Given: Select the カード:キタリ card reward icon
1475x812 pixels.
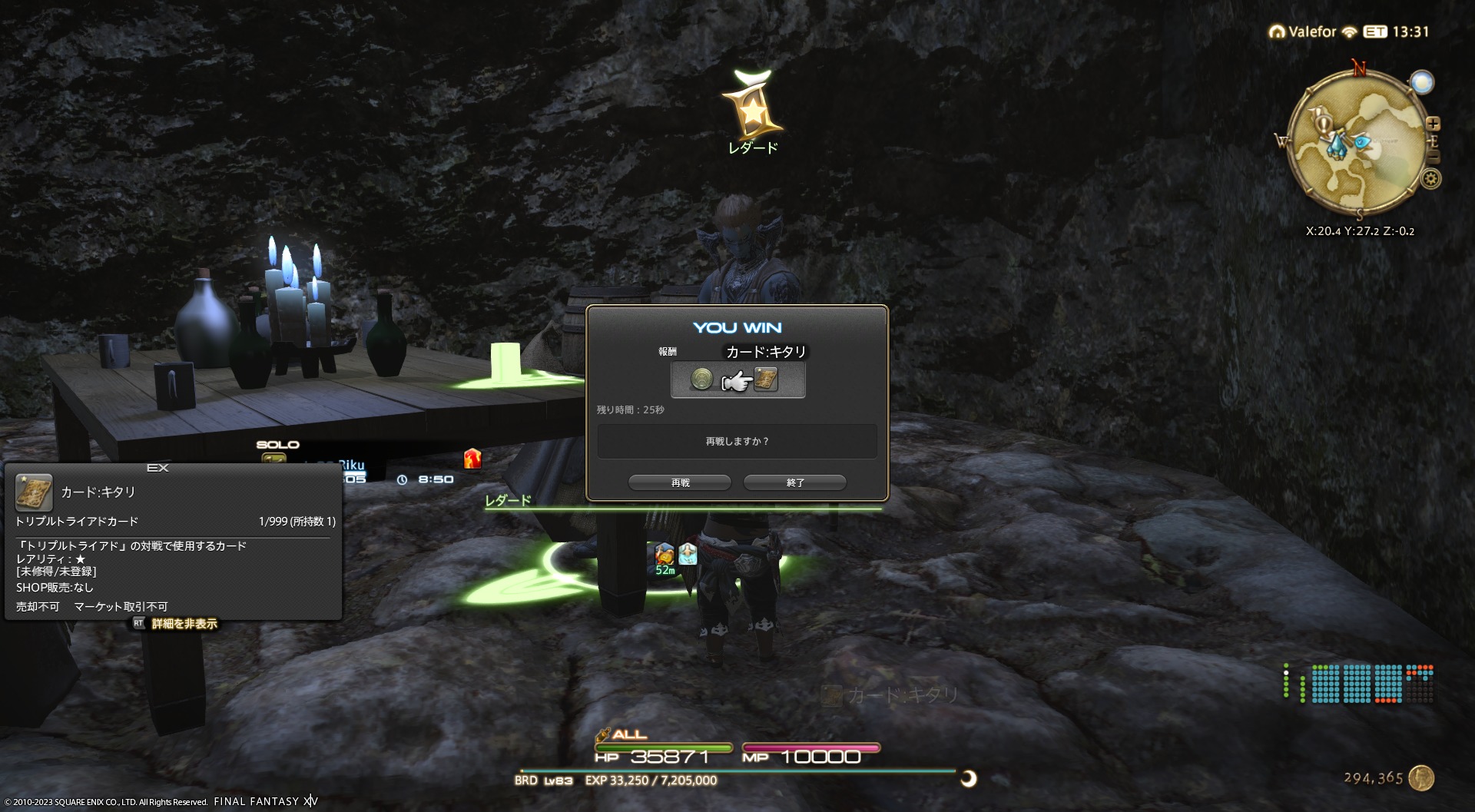Looking at the screenshot, I should (x=766, y=379).
